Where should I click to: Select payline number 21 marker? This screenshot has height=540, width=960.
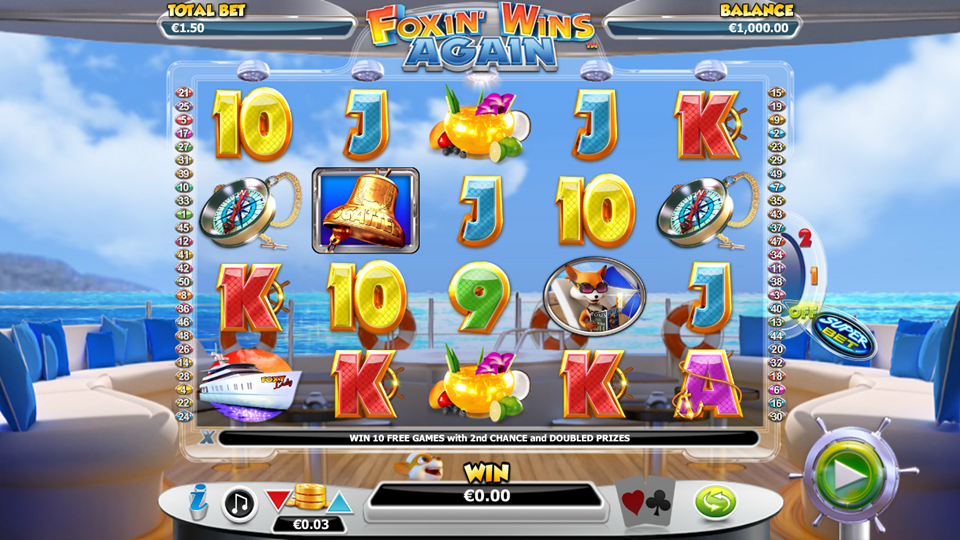[x=183, y=93]
